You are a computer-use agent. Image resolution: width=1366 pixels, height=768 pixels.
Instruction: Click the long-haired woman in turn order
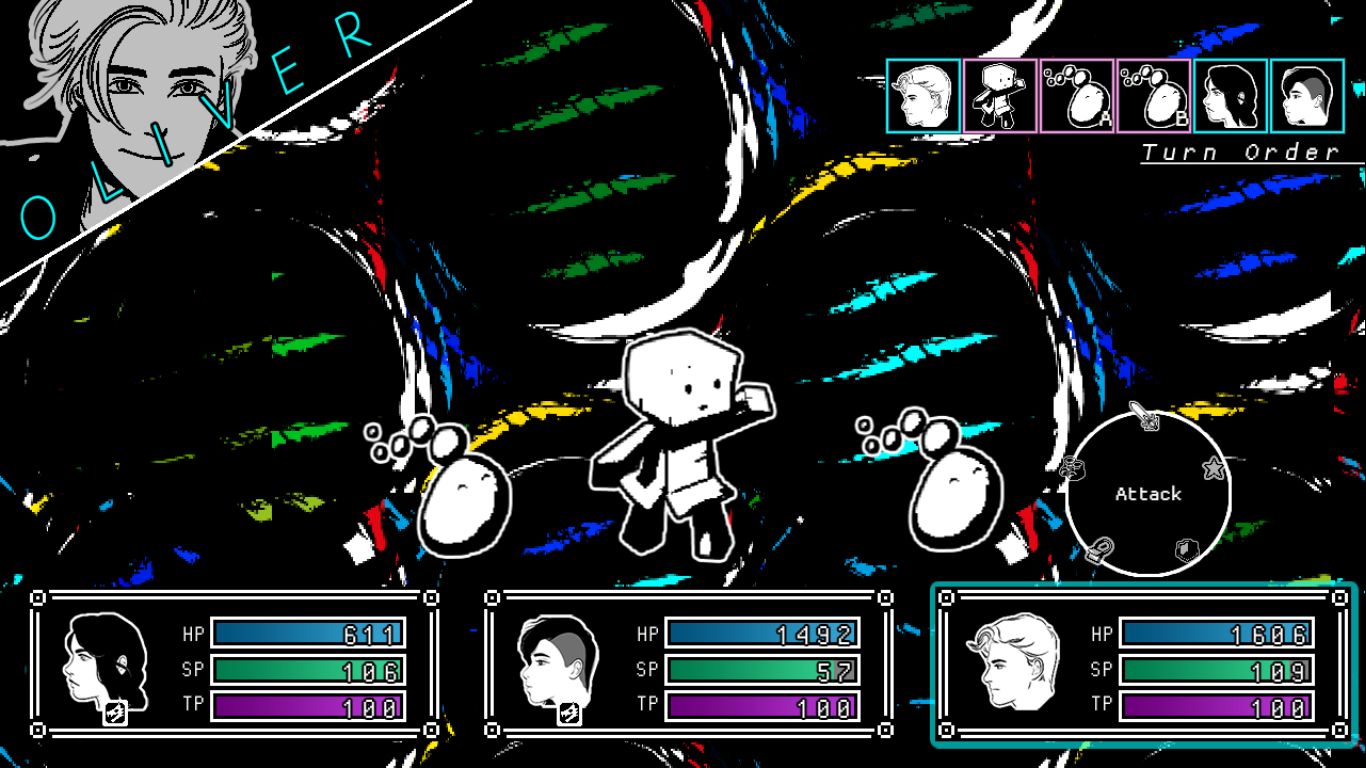(x=1230, y=96)
